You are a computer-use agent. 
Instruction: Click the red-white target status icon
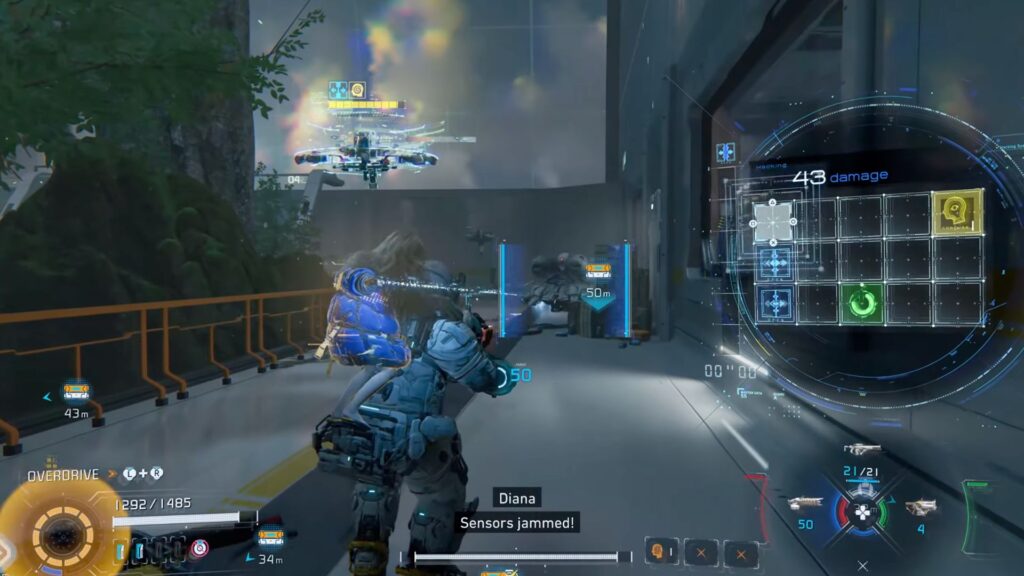pyautogui.click(x=200, y=547)
